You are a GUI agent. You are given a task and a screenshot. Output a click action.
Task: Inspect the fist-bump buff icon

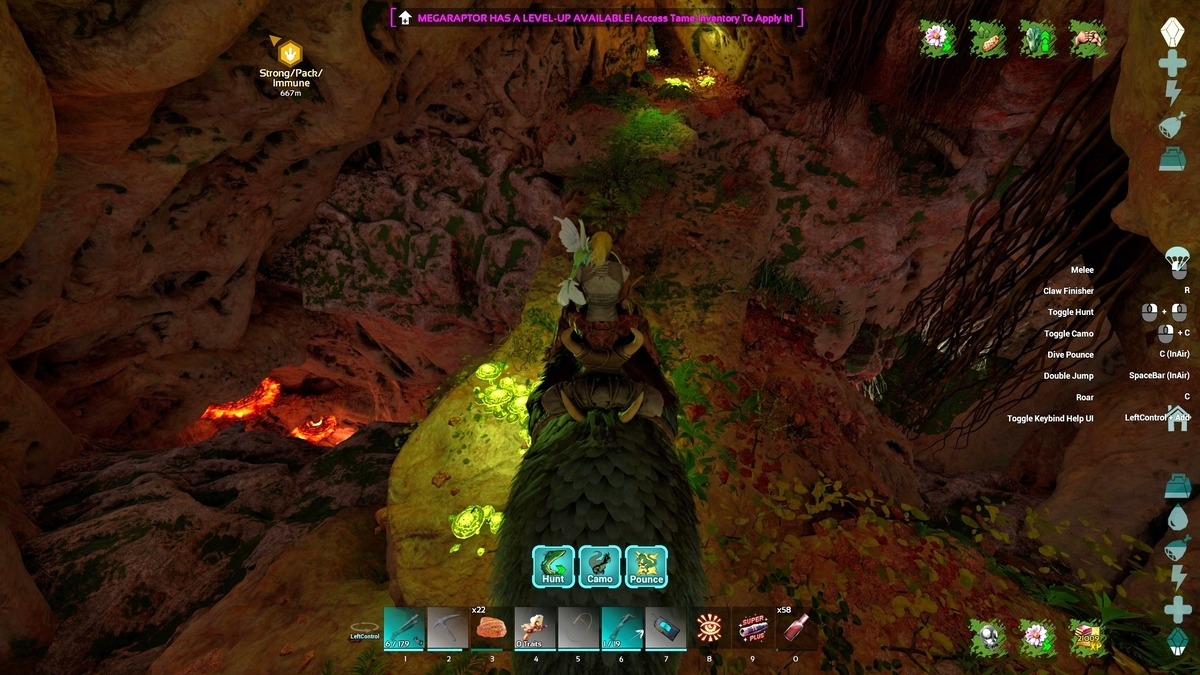1088,39
